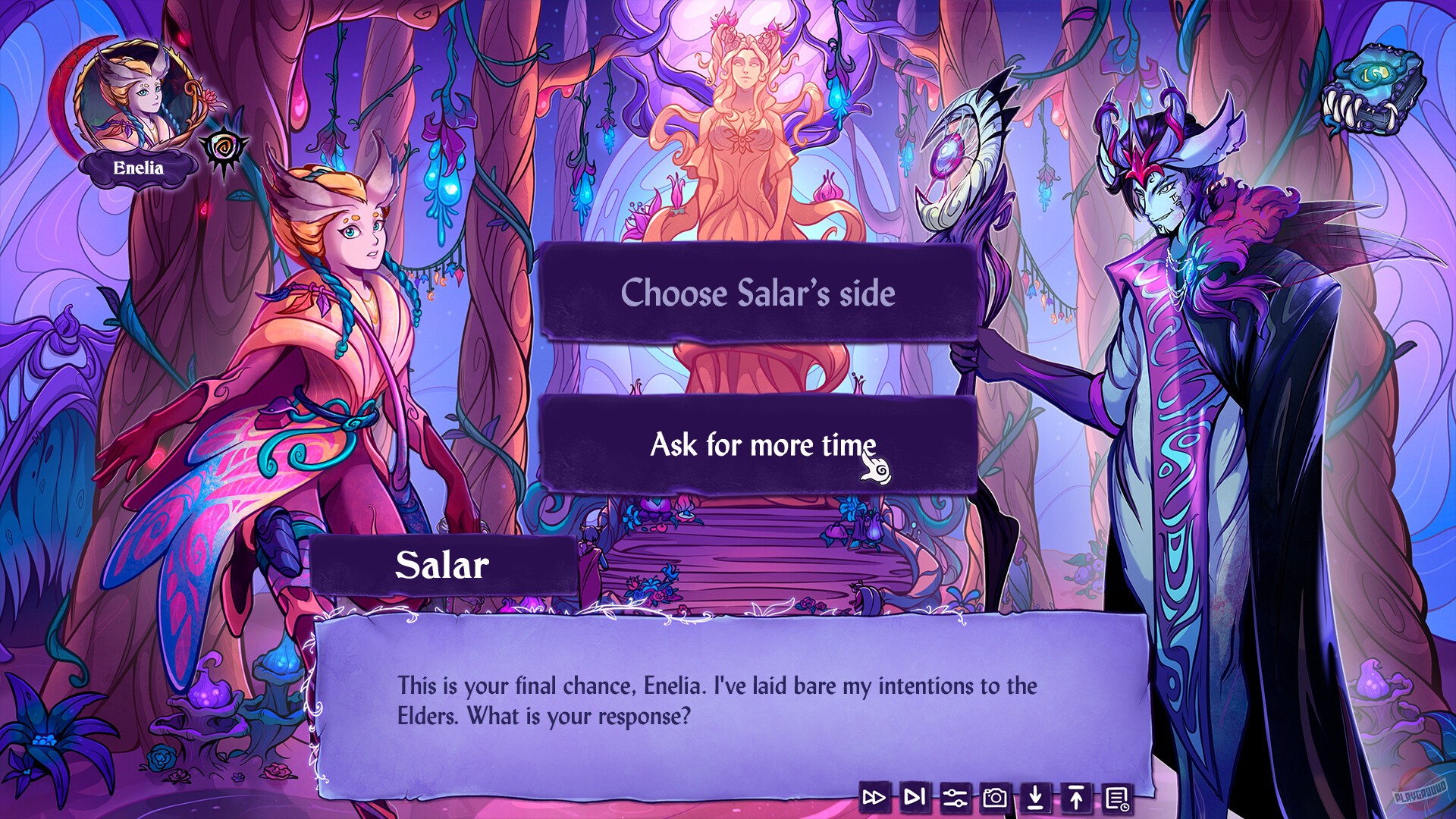Toggle auto-play with the settings icon row
This screenshot has width=1456, height=819.
(x=954, y=797)
